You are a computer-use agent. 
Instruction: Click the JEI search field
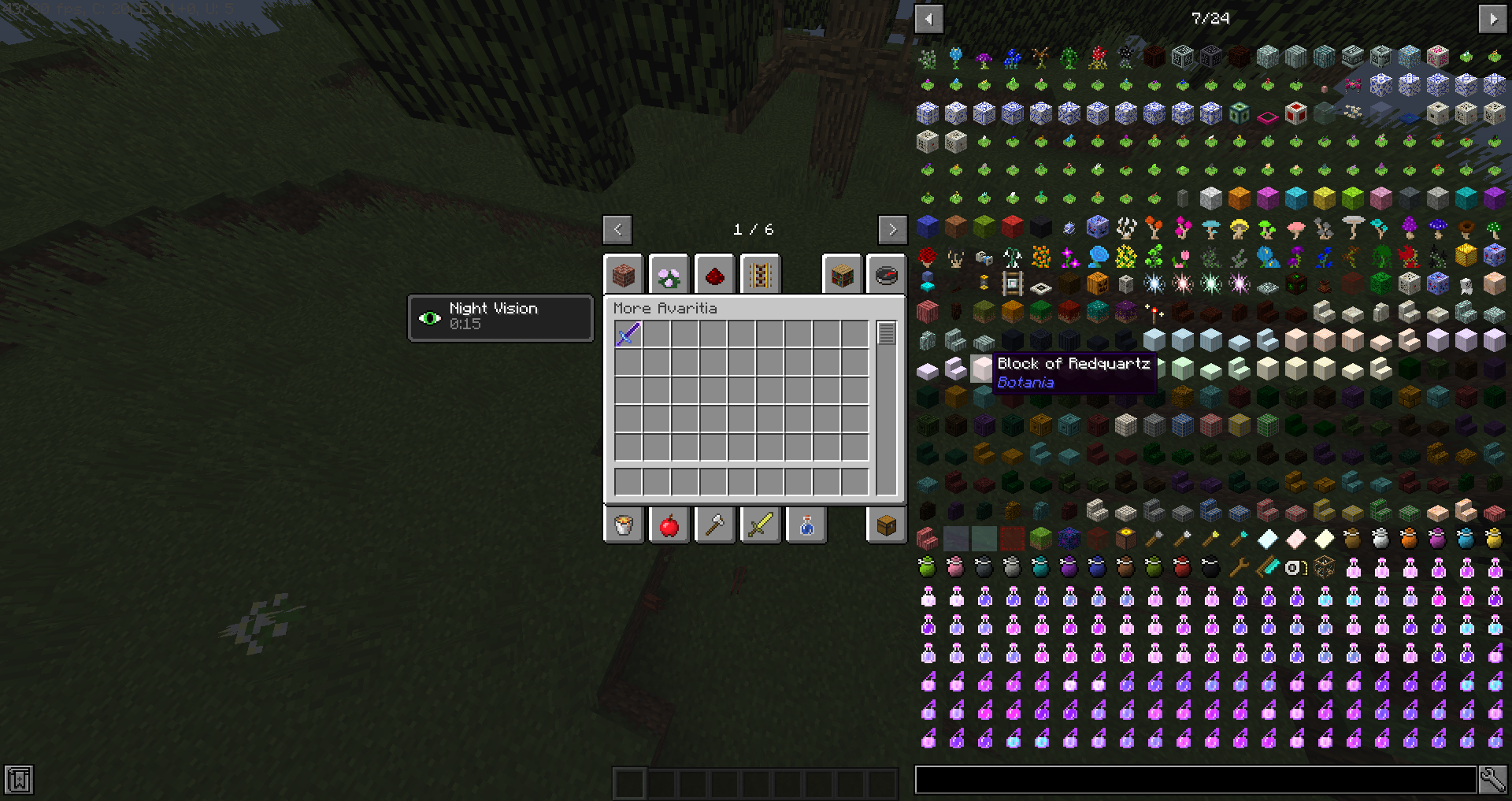pyautogui.click(x=1197, y=779)
